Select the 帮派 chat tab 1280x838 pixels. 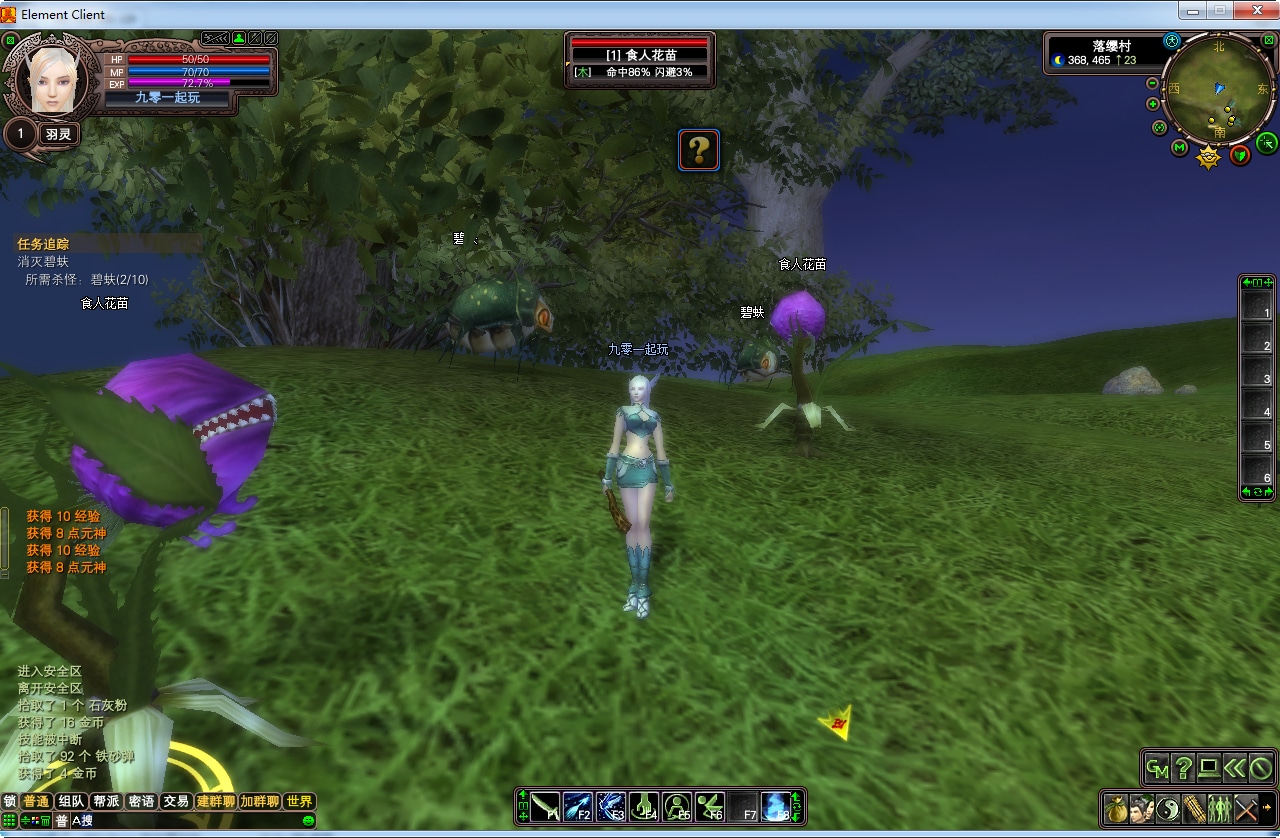click(106, 801)
